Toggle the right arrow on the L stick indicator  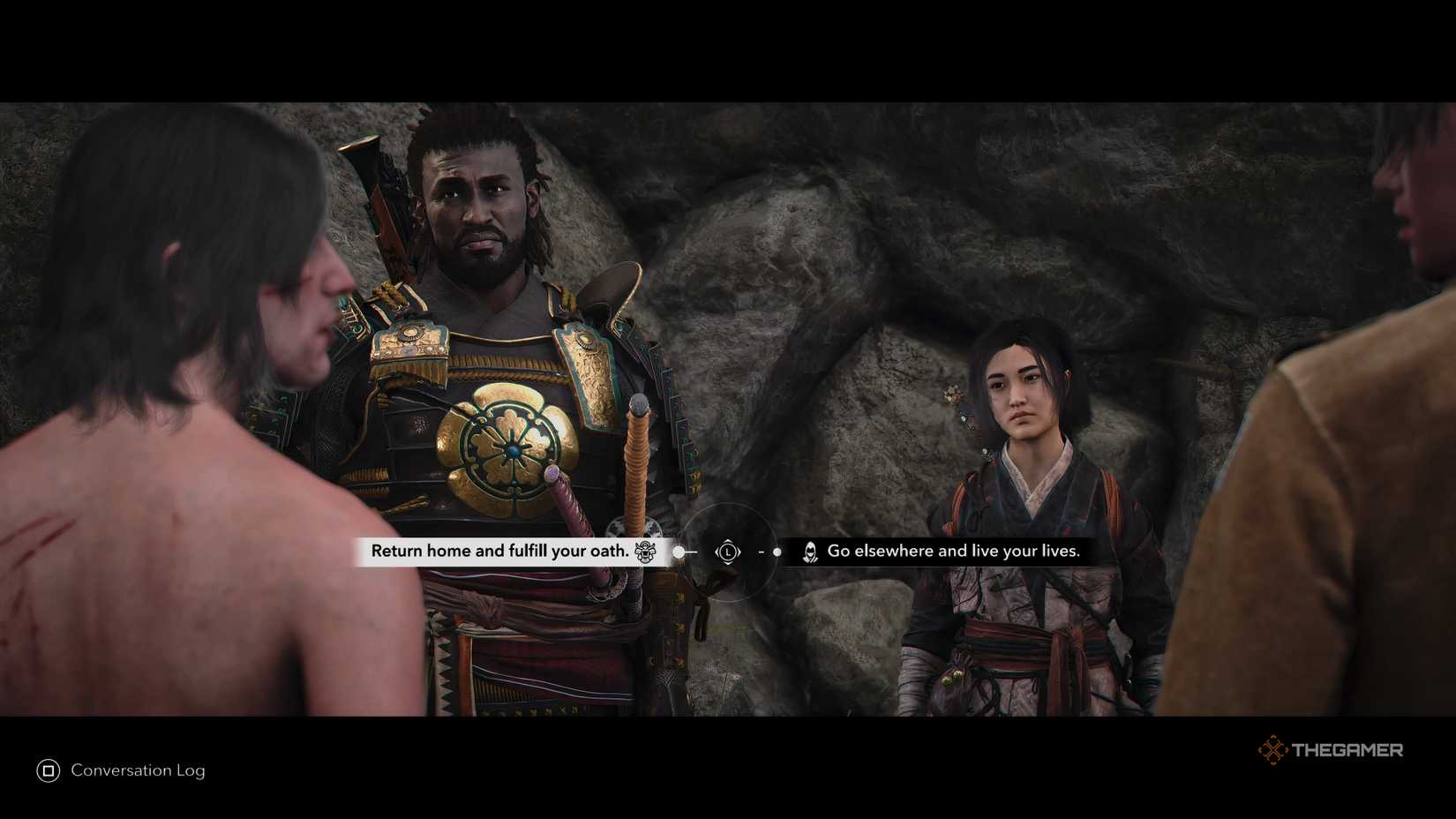click(x=740, y=552)
